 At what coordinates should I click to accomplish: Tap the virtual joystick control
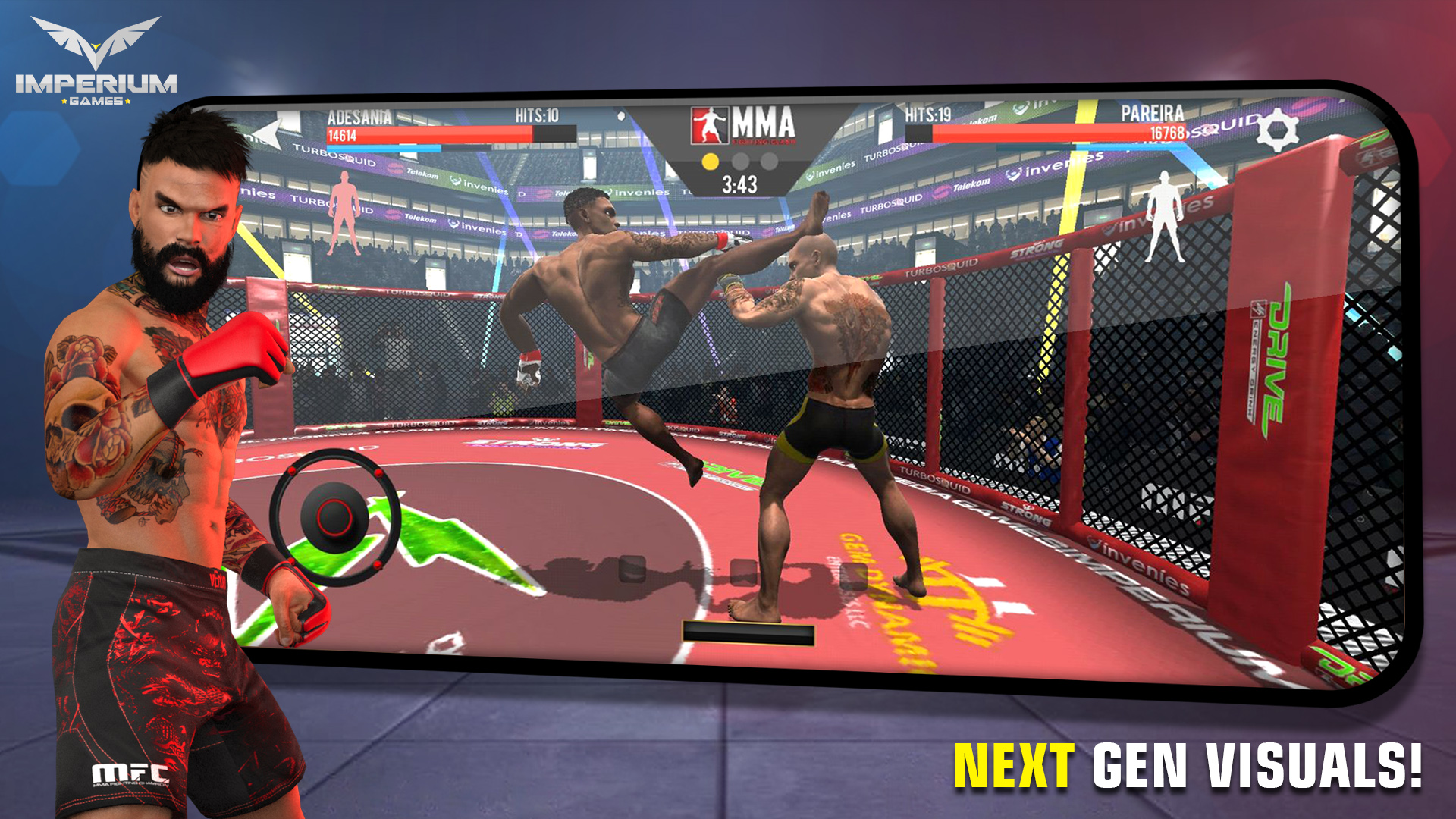pos(334,516)
